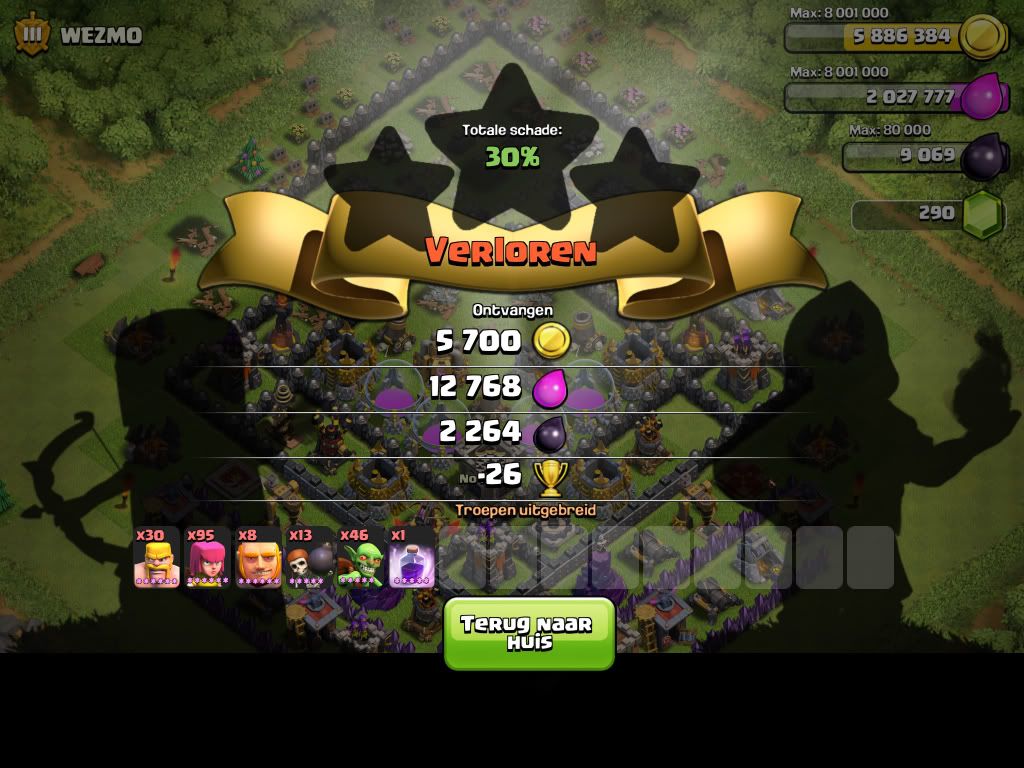Select the purple spell x1 card
The width and height of the screenshot is (1024, 768).
(412, 557)
